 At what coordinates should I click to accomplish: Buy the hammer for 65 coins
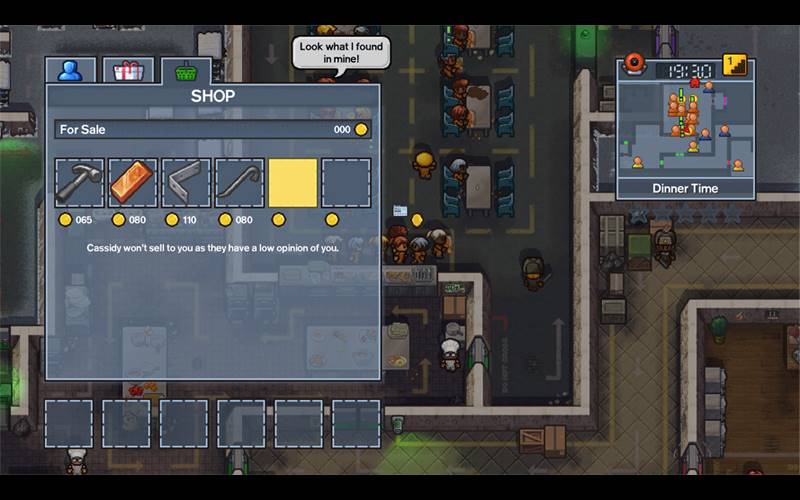[x=79, y=183]
